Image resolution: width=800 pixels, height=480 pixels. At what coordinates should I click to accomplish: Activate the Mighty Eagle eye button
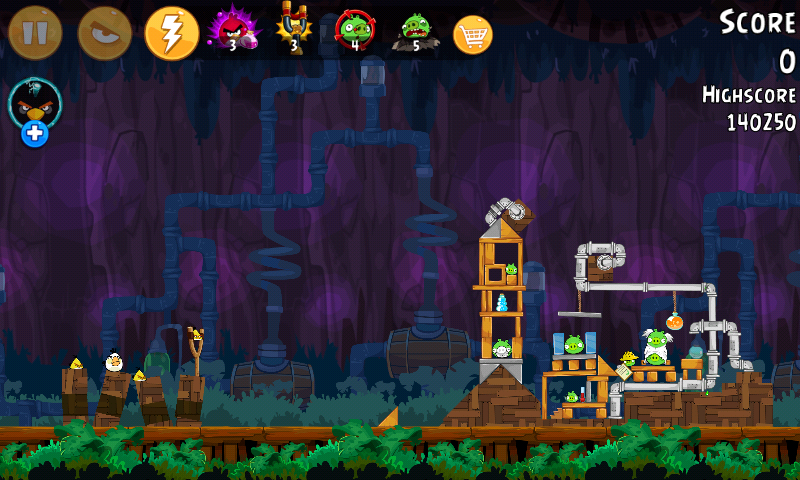104,33
